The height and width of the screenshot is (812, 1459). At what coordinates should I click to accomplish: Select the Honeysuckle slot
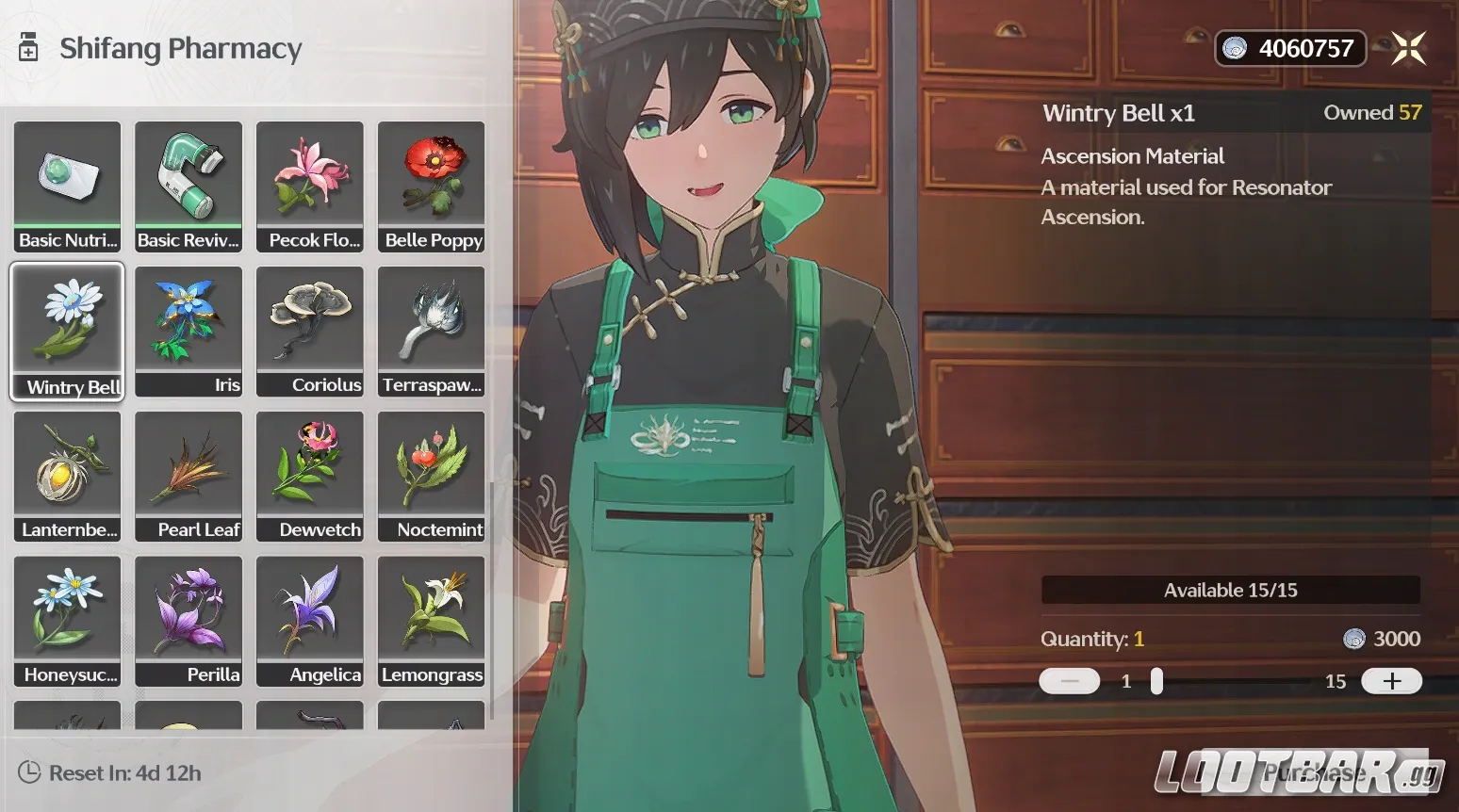pos(67,621)
